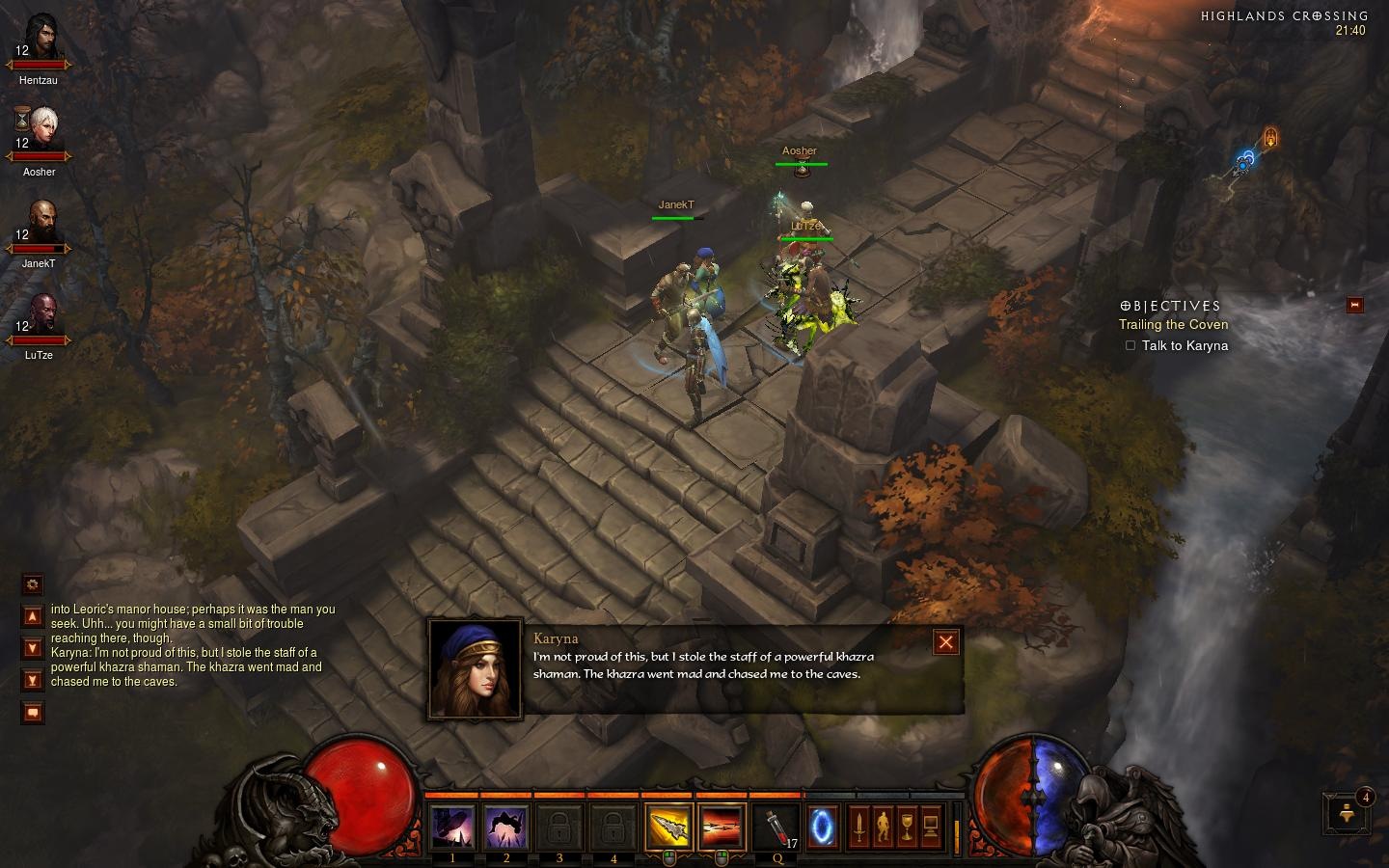Open the notification icon with badge 4
Screen dimensions: 1389x868
[x=1348, y=813]
